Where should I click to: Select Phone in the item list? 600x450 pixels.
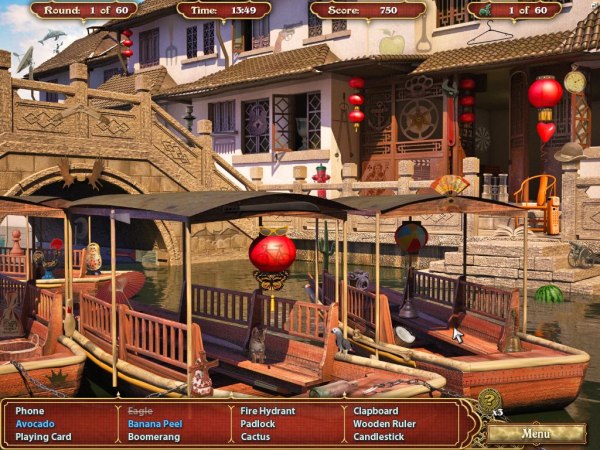click(30, 410)
